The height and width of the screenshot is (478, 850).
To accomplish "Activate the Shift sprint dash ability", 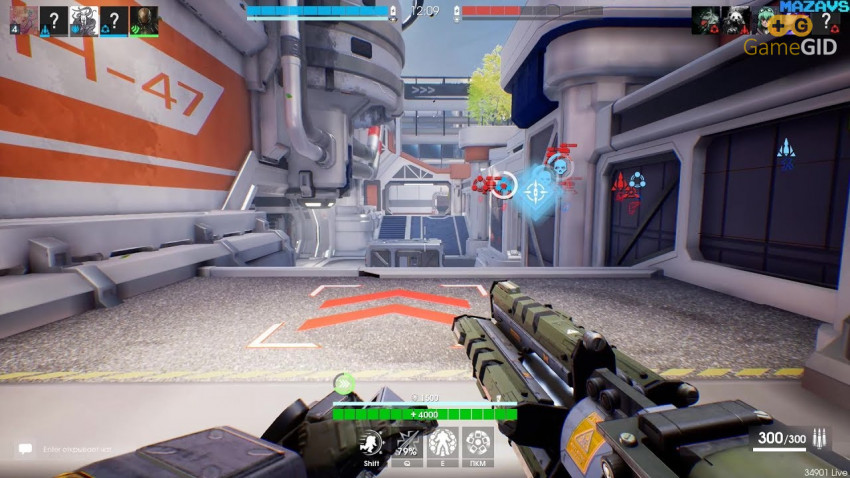I will [372, 442].
